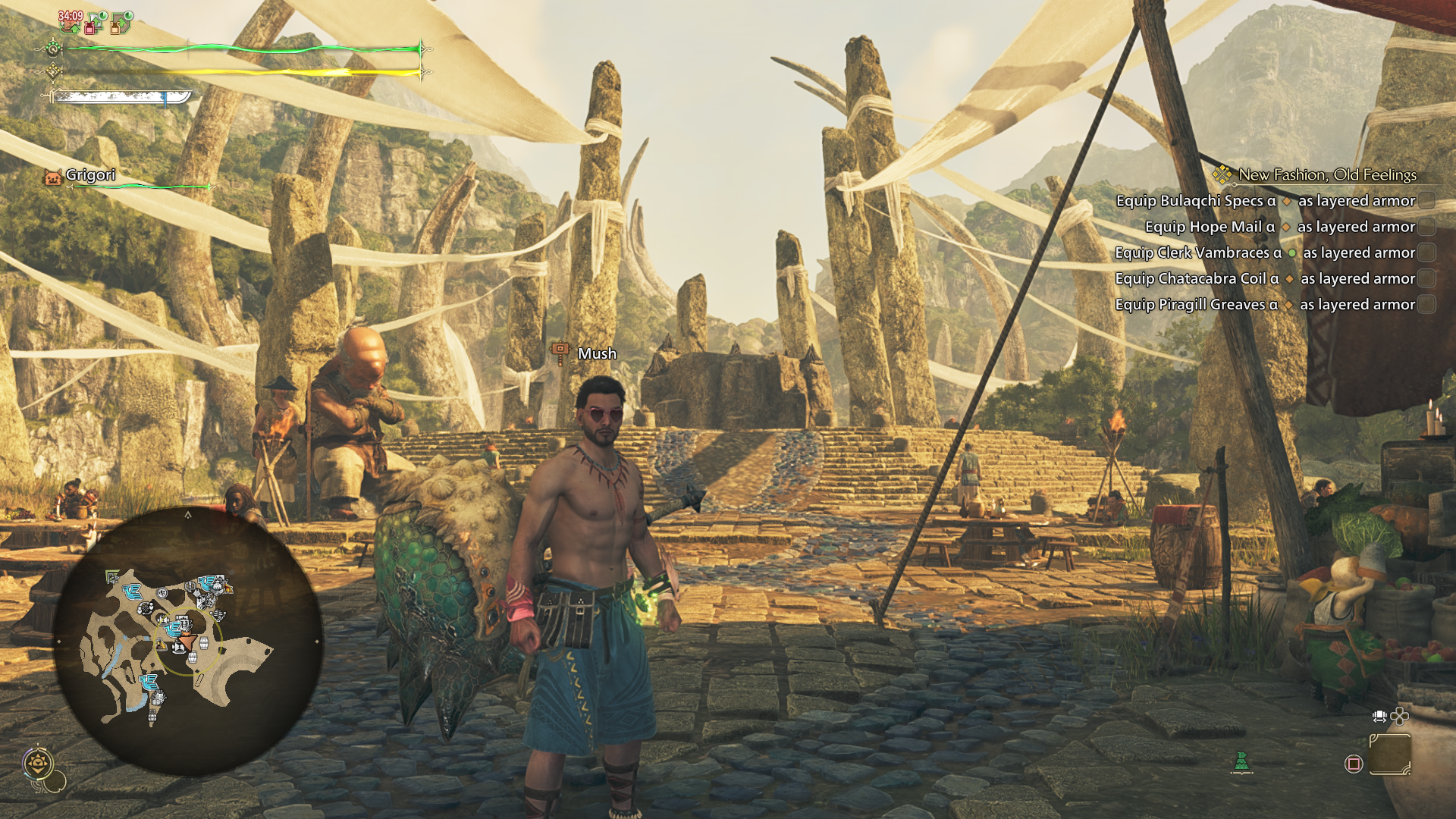This screenshot has width=1456, height=819.
Task: Click the green Seikret call icon
Action: (1241, 761)
